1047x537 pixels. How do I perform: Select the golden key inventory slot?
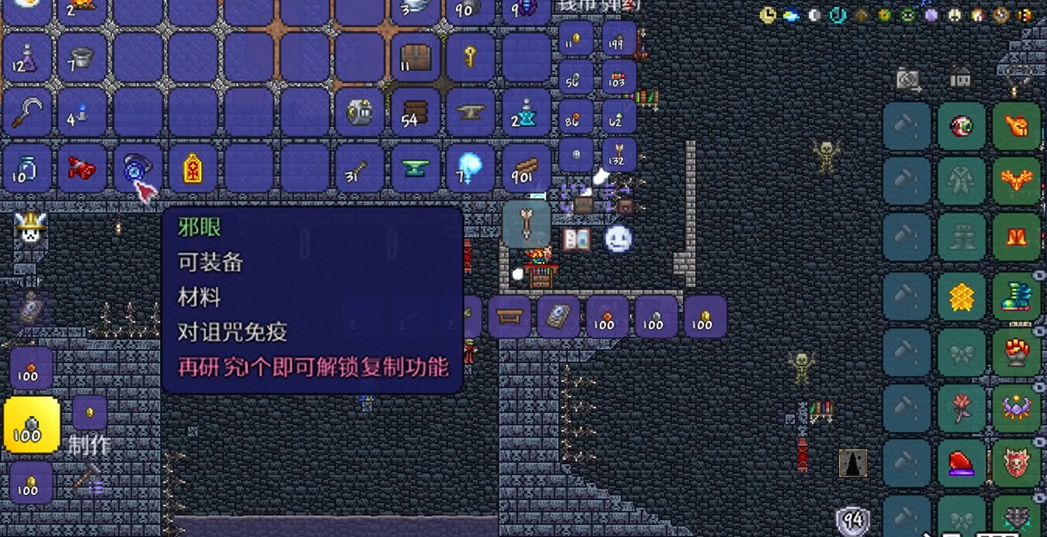(x=469, y=58)
